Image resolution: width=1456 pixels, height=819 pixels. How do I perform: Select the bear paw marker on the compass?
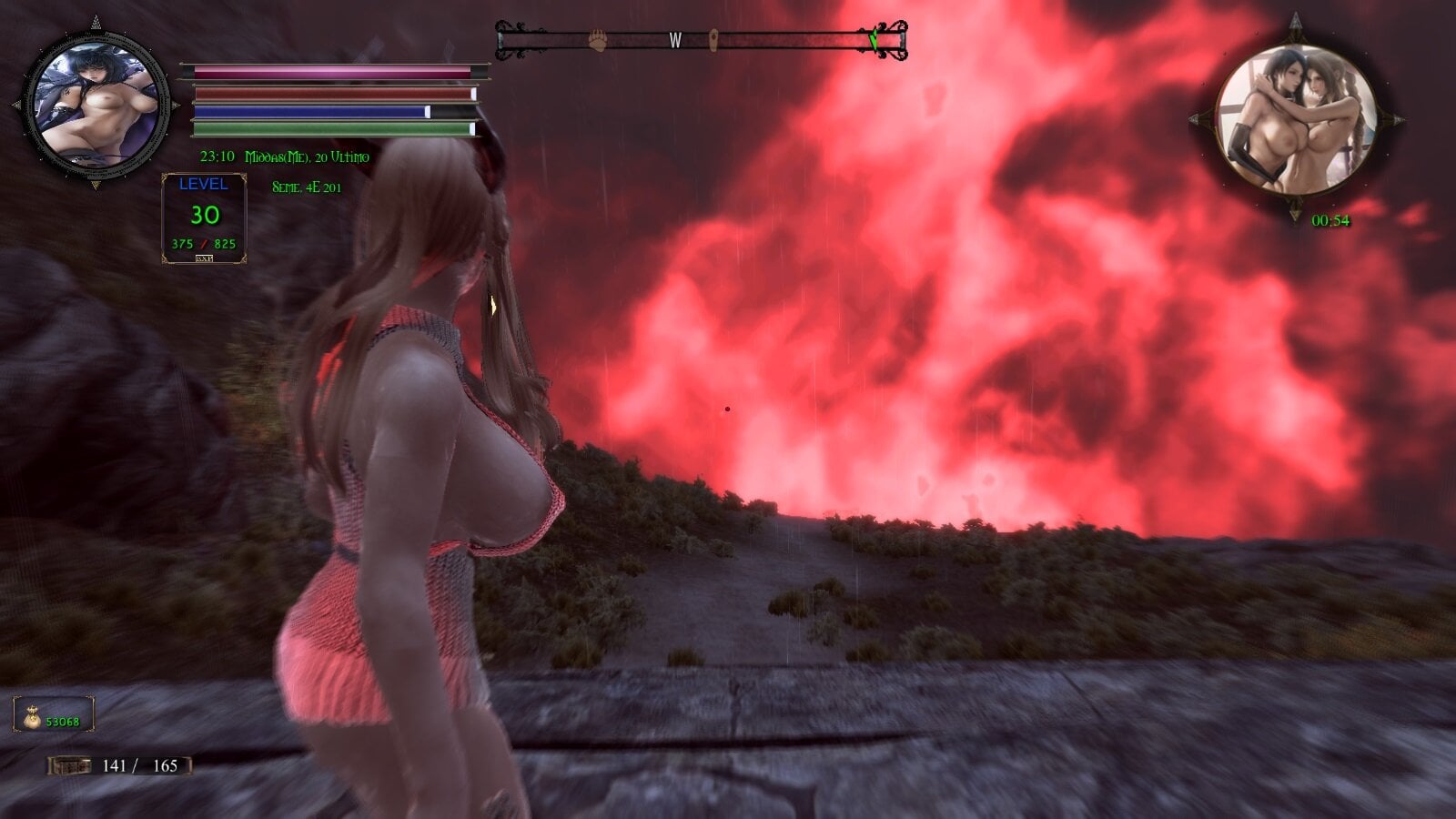597,38
